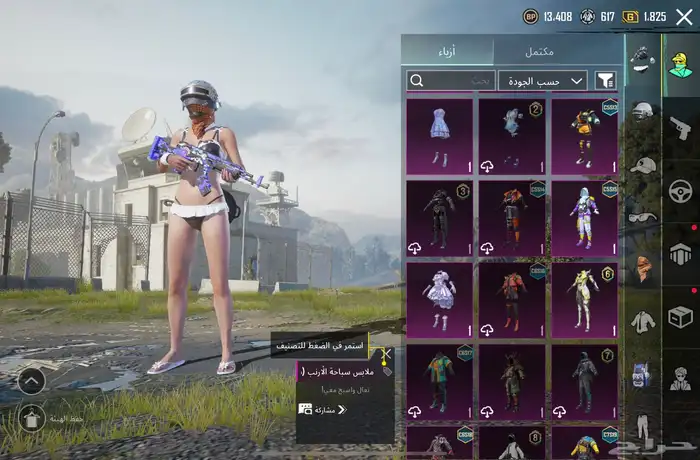Click the outfit search field
The height and width of the screenshot is (460, 700).
451,80
